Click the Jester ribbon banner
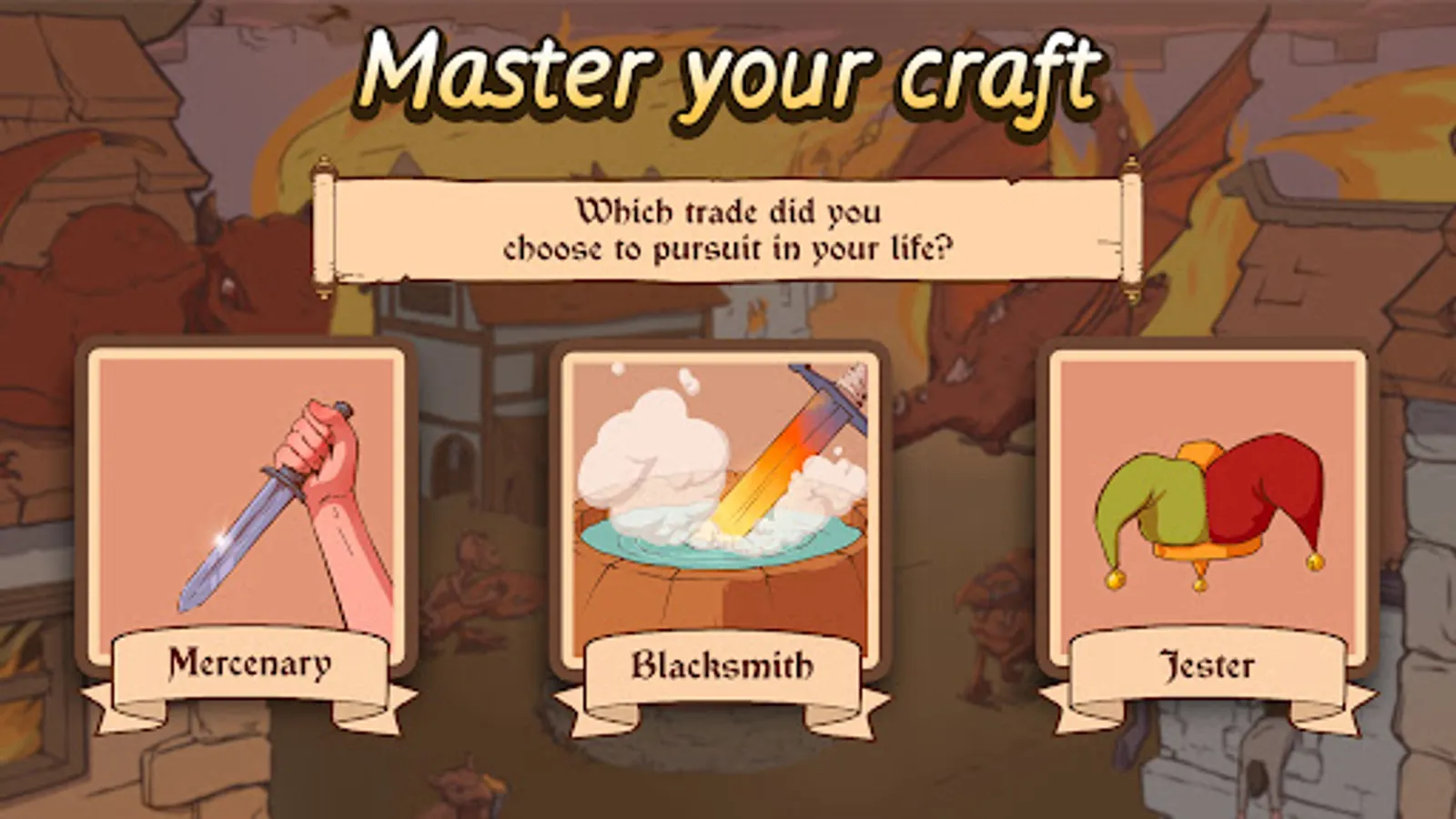The height and width of the screenshot is (819, 1456). coord(1208,666)
